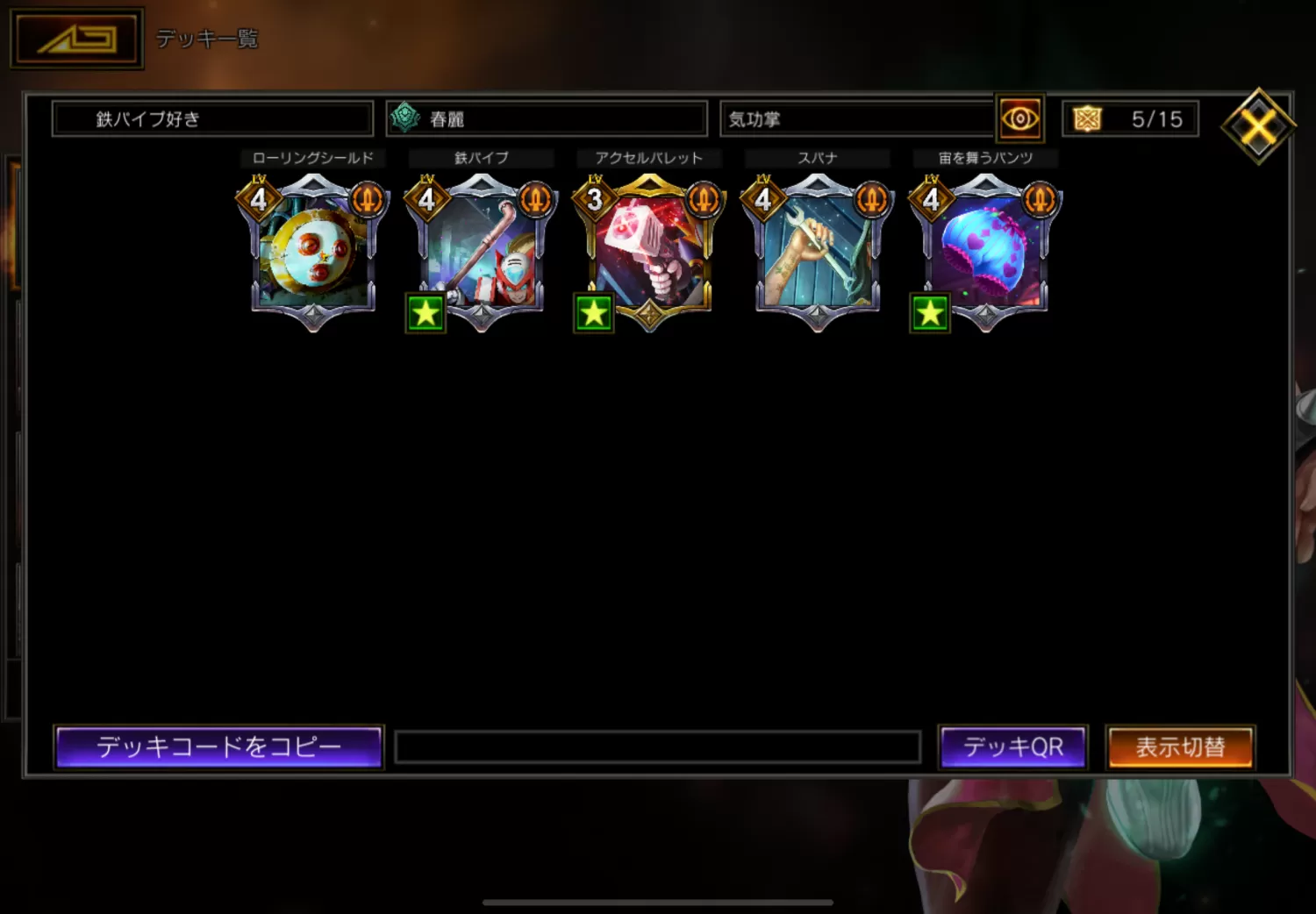Choose the アクセルバレット card

pos(649,250)
